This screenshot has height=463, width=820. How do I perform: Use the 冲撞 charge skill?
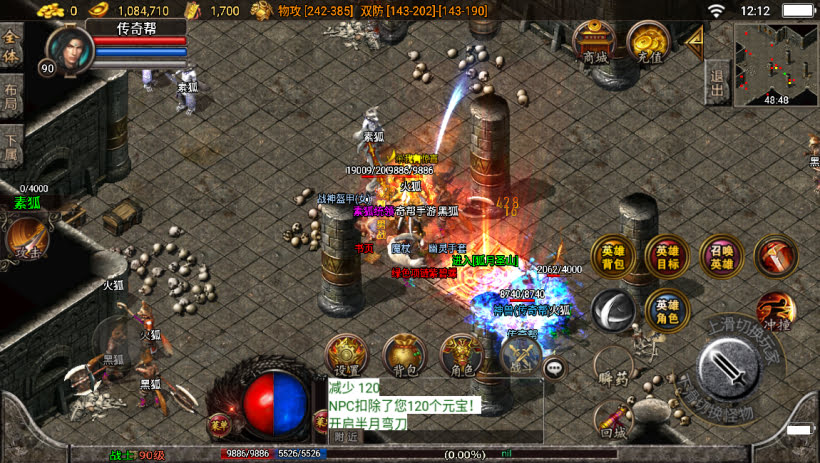click(x=776, y=311)
